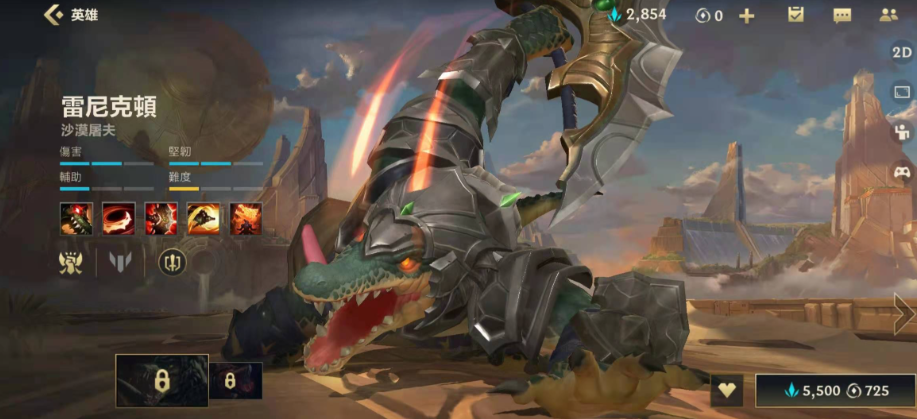View Renekton's fiery ultimate ability icon
Viewport: 917px width, 419px height.
click(246, 218)
